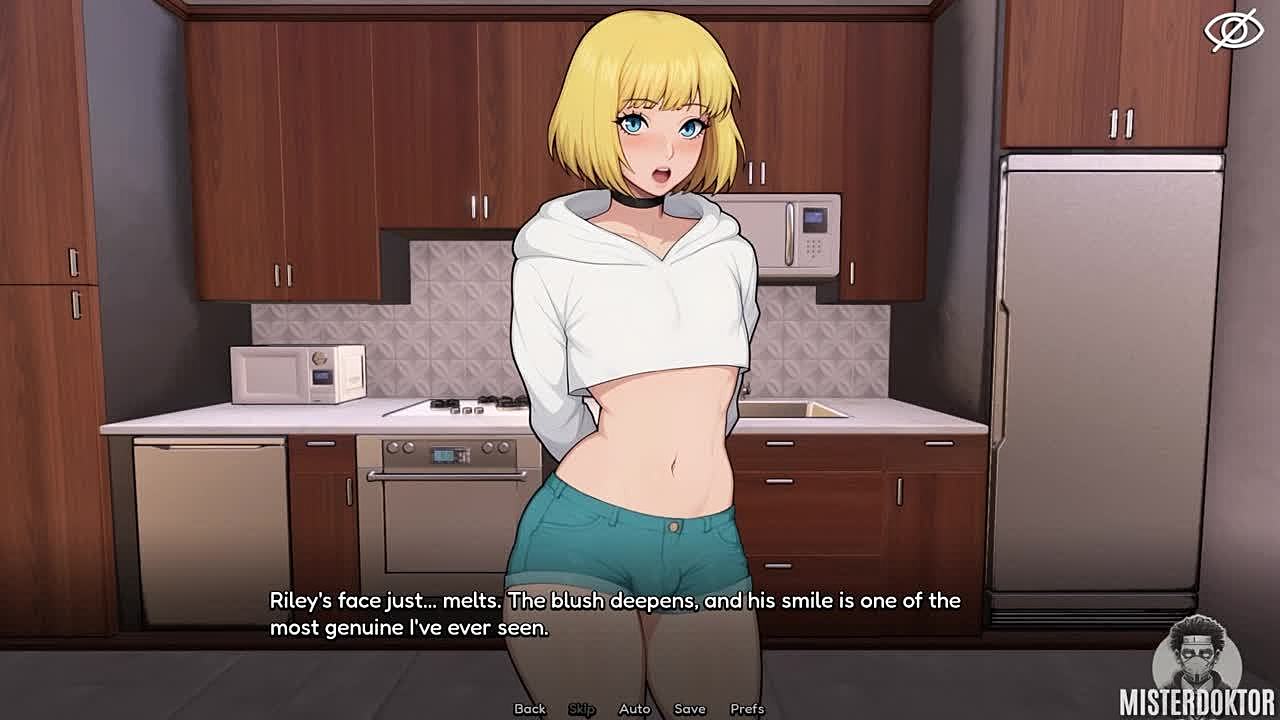Hide the interface with the eye icon
Image resolution: width=1280 pixels, height=720 pixels.
(x=1233, y=30)
